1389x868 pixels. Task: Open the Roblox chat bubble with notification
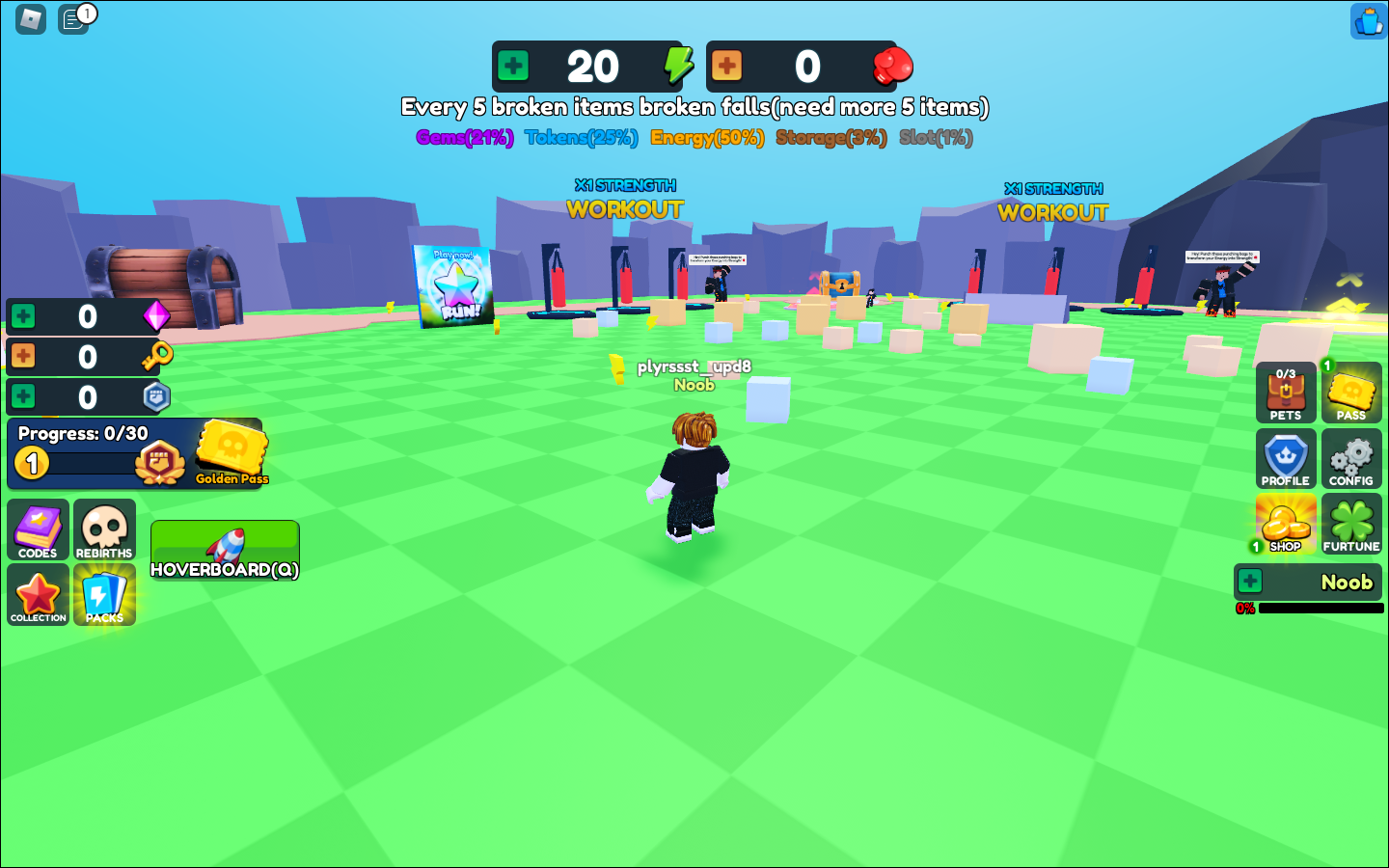[73, 19]
